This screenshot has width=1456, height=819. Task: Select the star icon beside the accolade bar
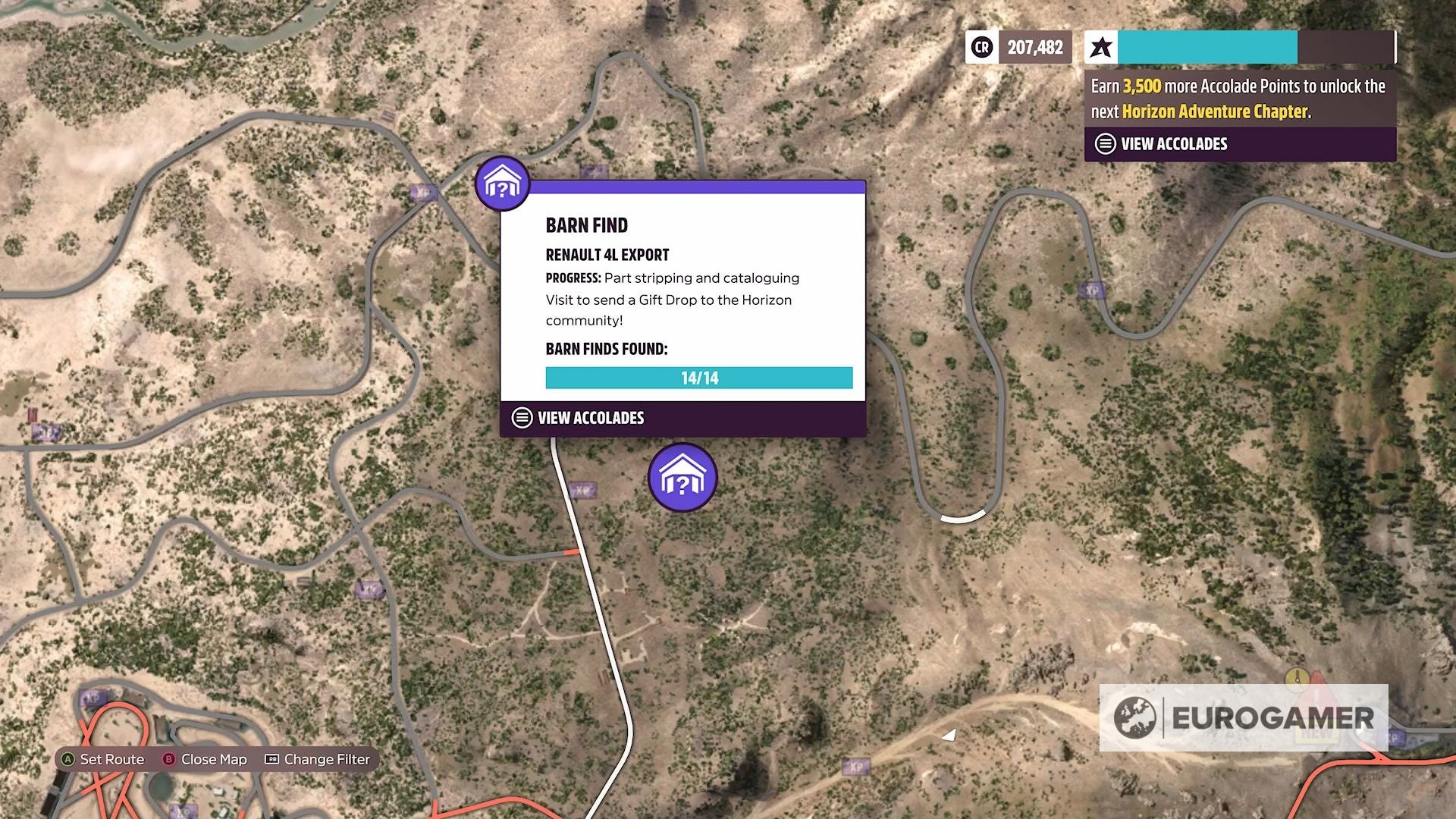[1101, 47]
